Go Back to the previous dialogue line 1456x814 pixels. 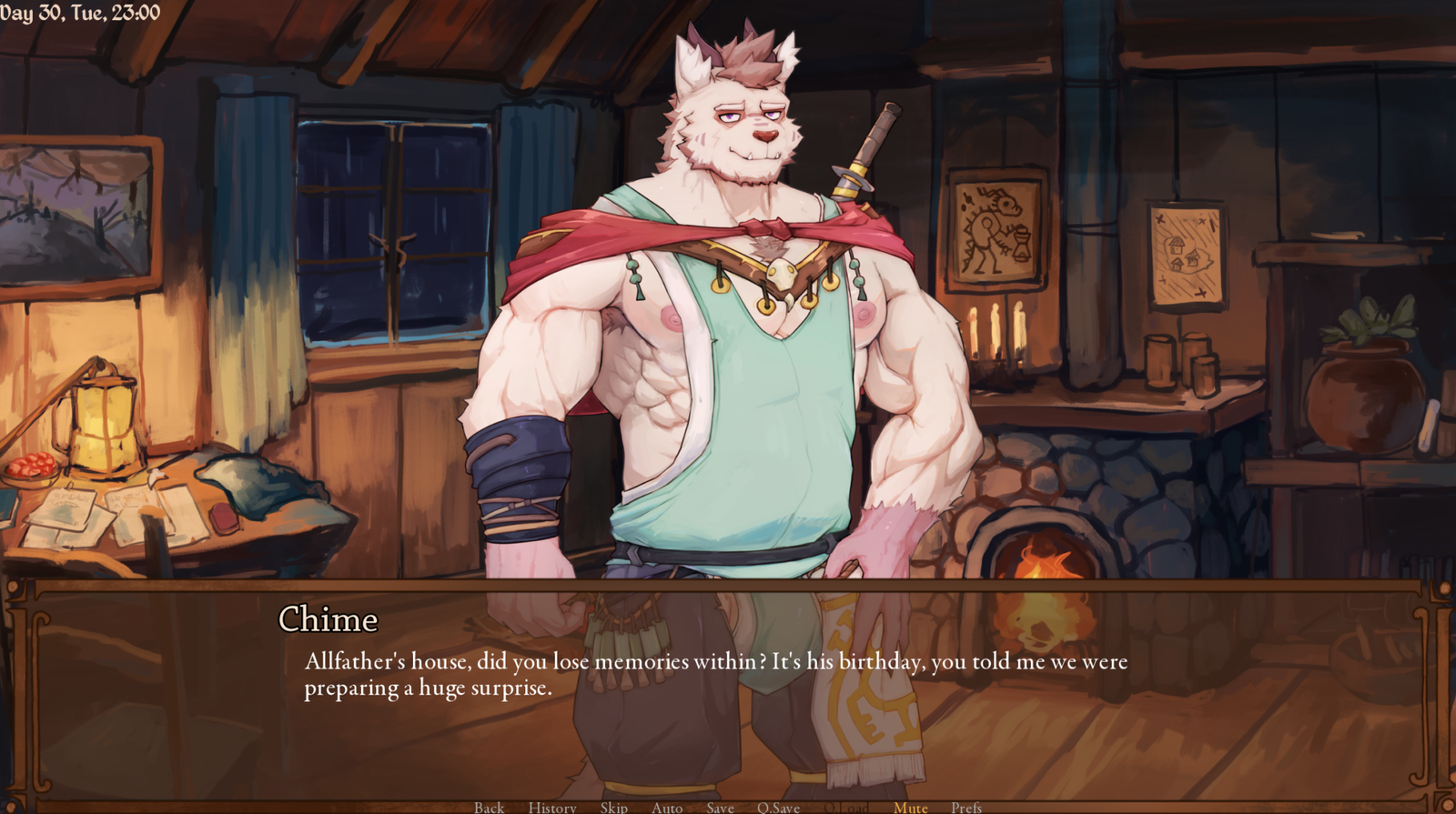point(489,807)
